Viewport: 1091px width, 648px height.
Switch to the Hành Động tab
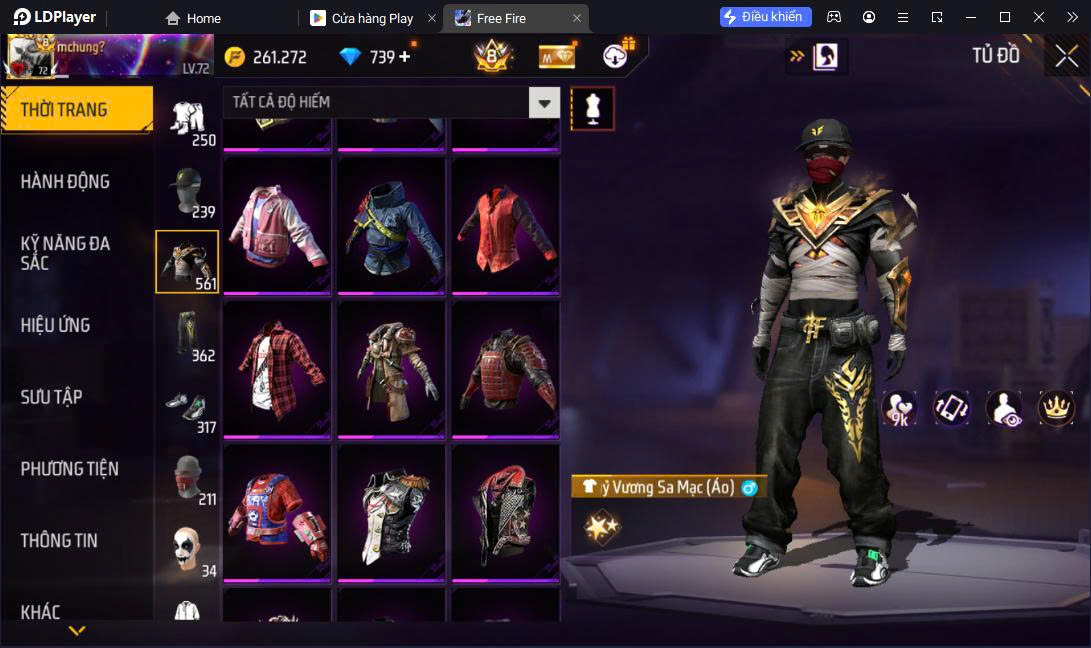point(65,181)
